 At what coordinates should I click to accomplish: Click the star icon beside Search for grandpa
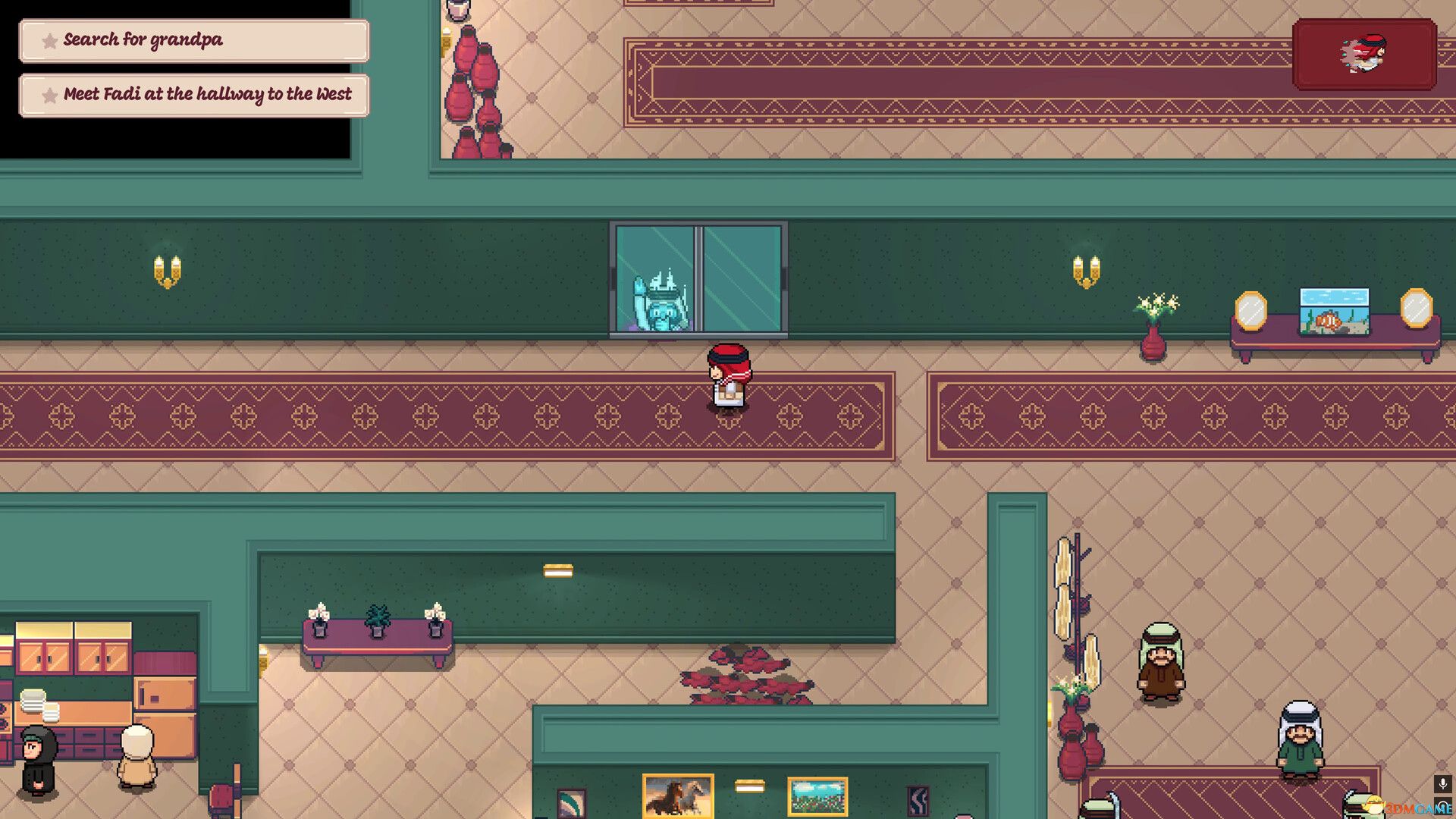coord(49,41)
